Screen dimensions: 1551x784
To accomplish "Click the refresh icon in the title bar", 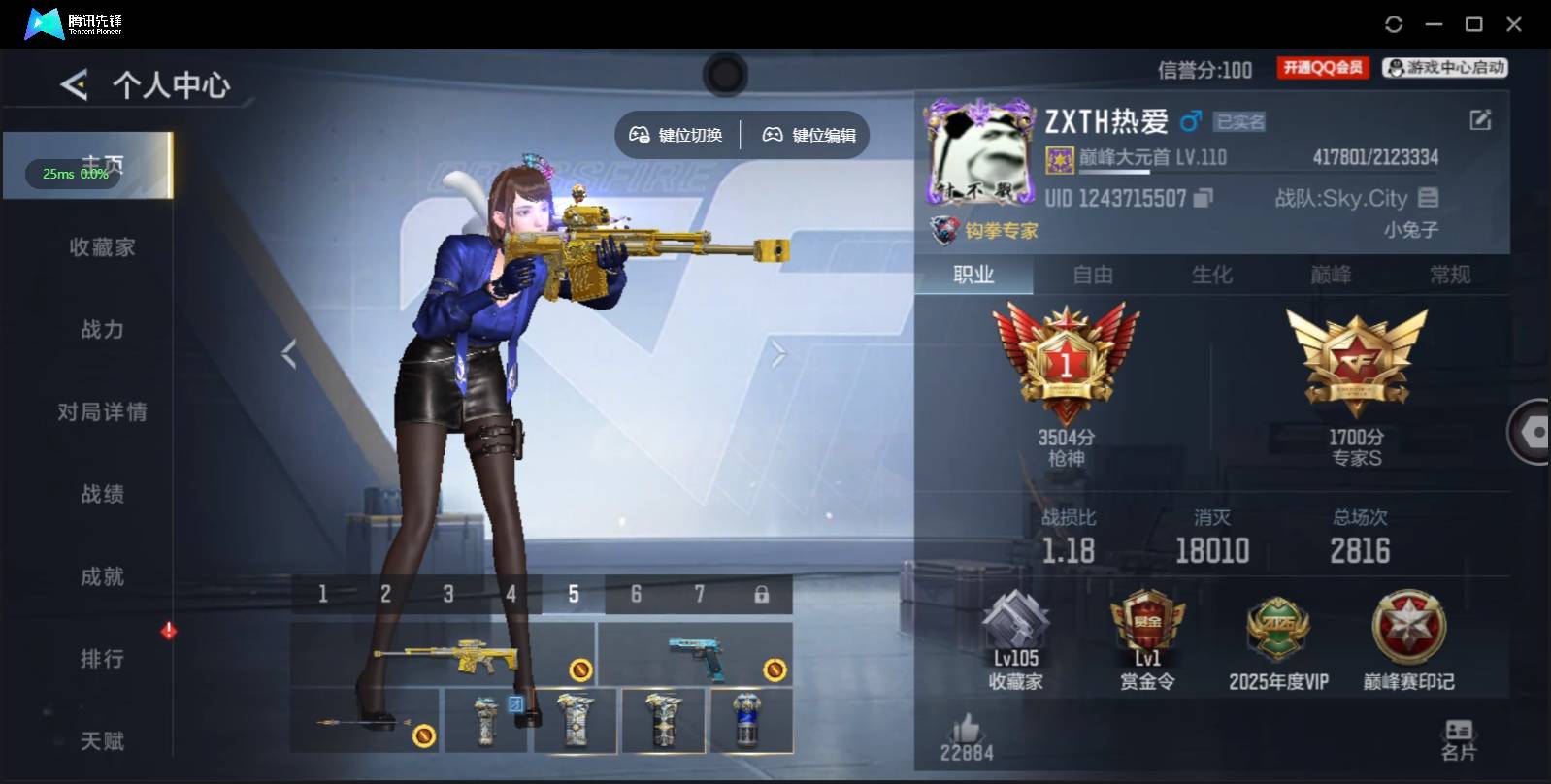I will pyautogui.click(x=1395, y=21).
